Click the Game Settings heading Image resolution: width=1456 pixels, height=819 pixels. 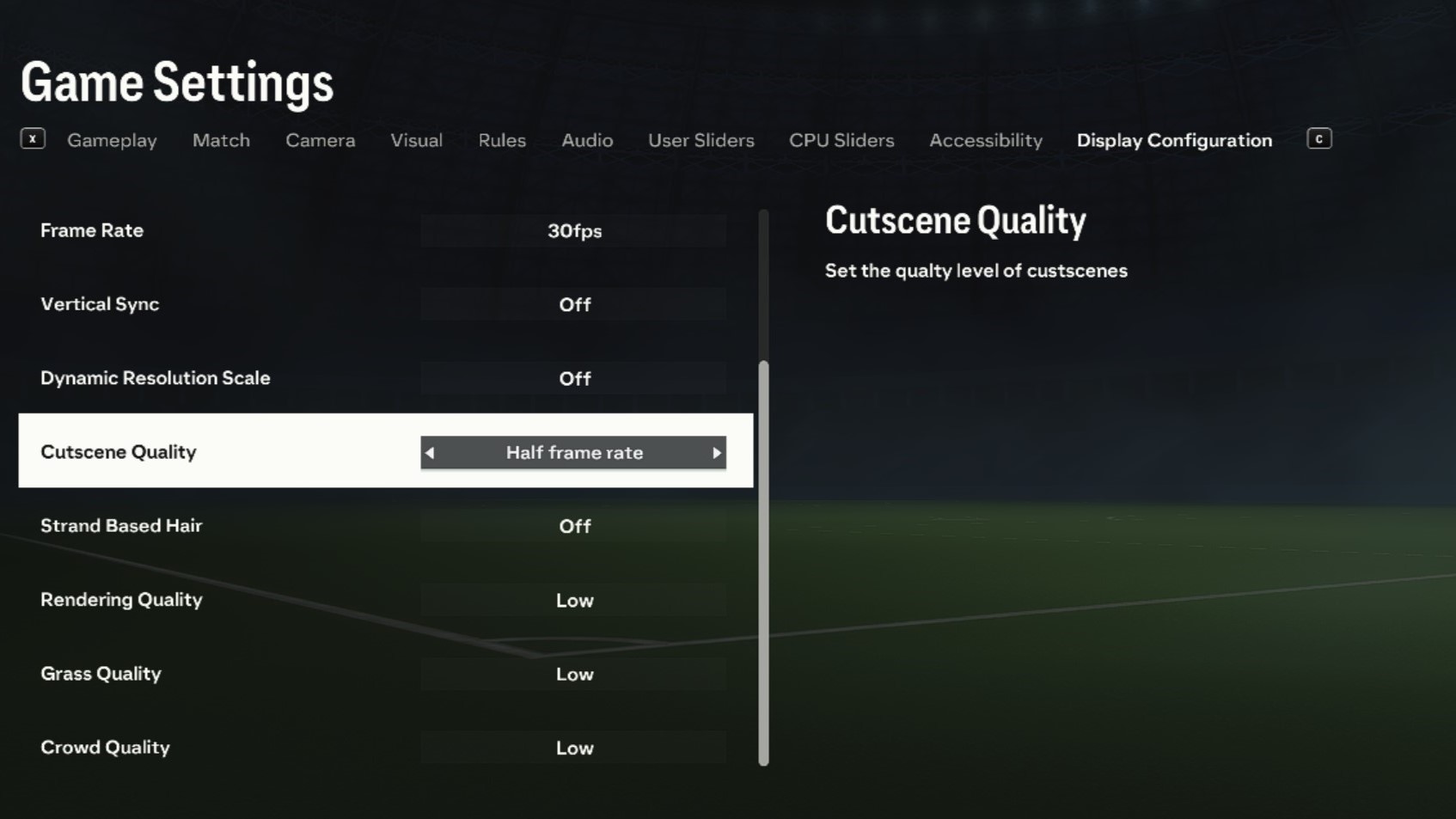pyautogui.click(x=177, y=83)
